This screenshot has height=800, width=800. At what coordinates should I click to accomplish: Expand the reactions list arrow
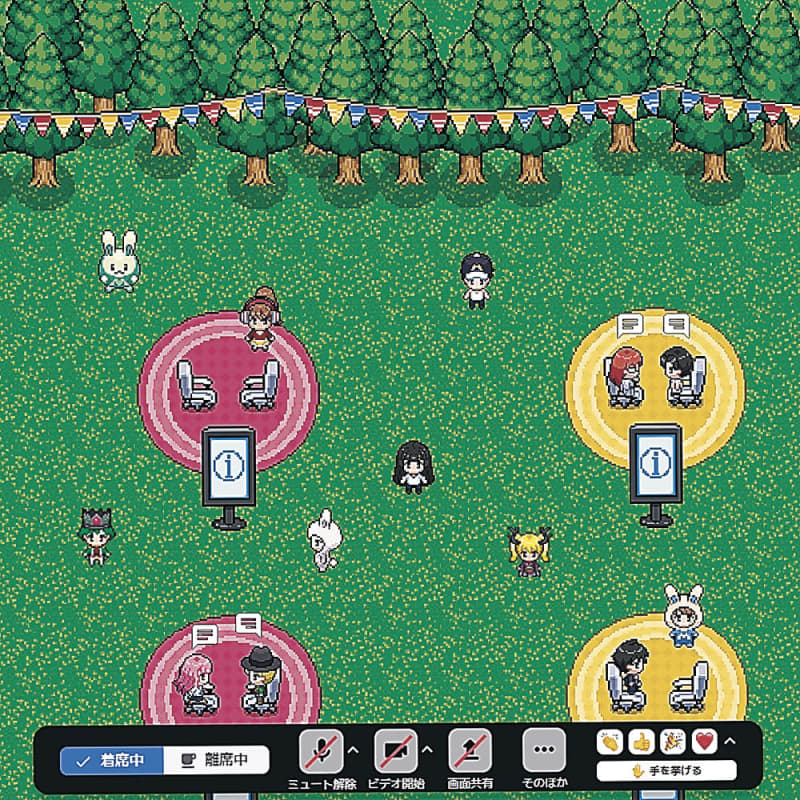729,741
